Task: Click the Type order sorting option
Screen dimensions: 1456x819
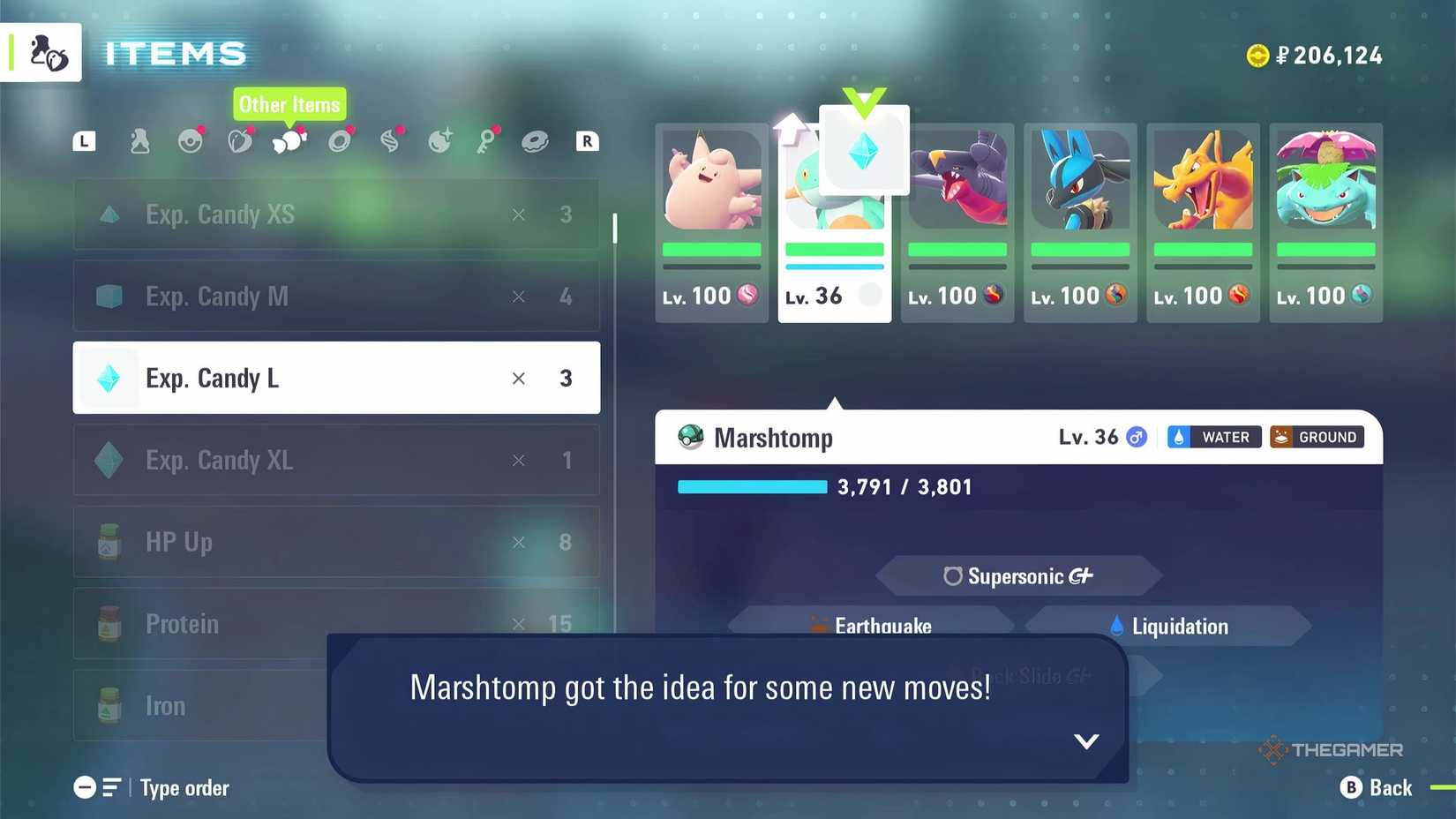Action: tap(184, 787)
